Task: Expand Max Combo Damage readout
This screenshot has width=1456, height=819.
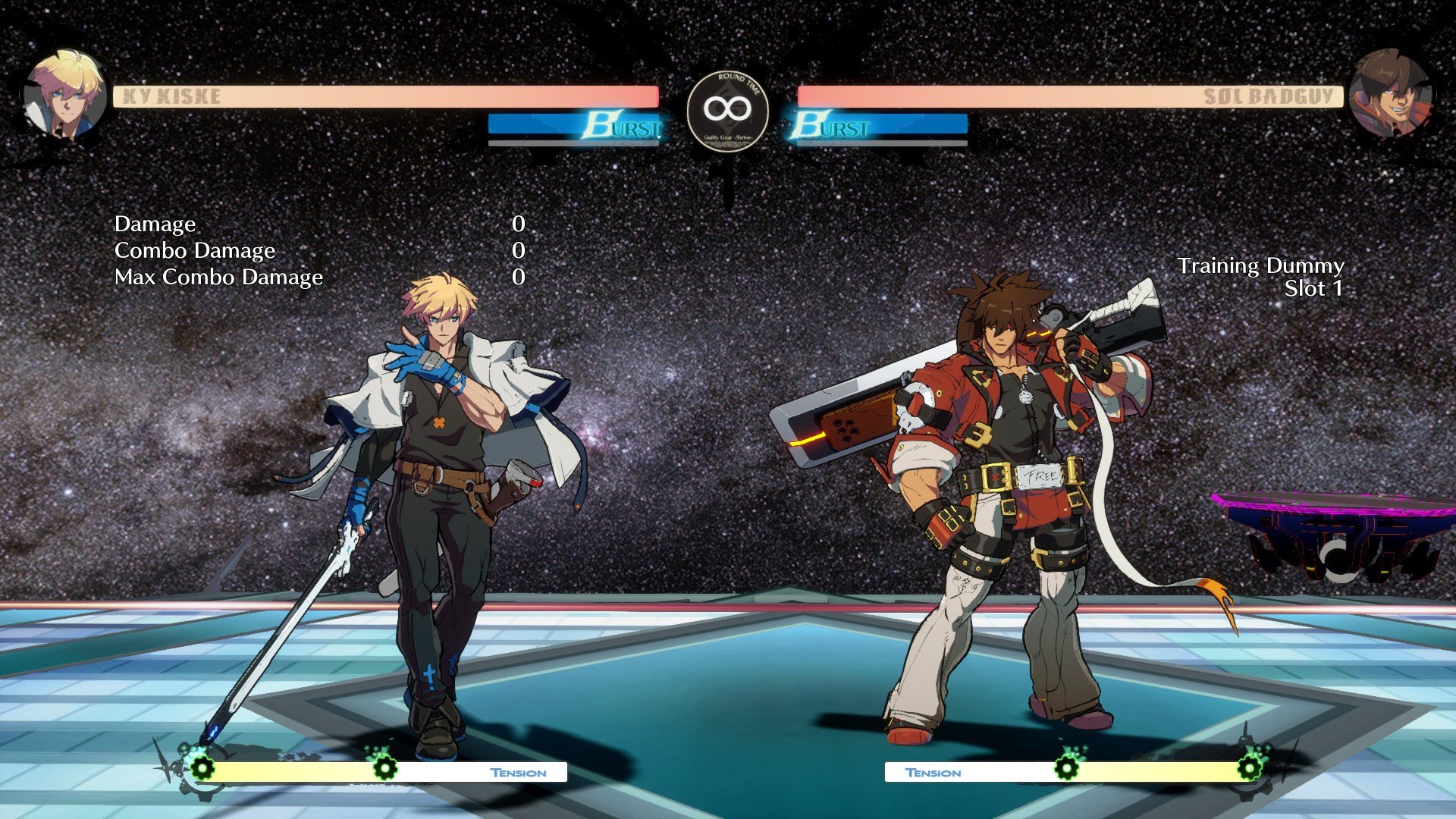Action: click(x=219, y=277)
